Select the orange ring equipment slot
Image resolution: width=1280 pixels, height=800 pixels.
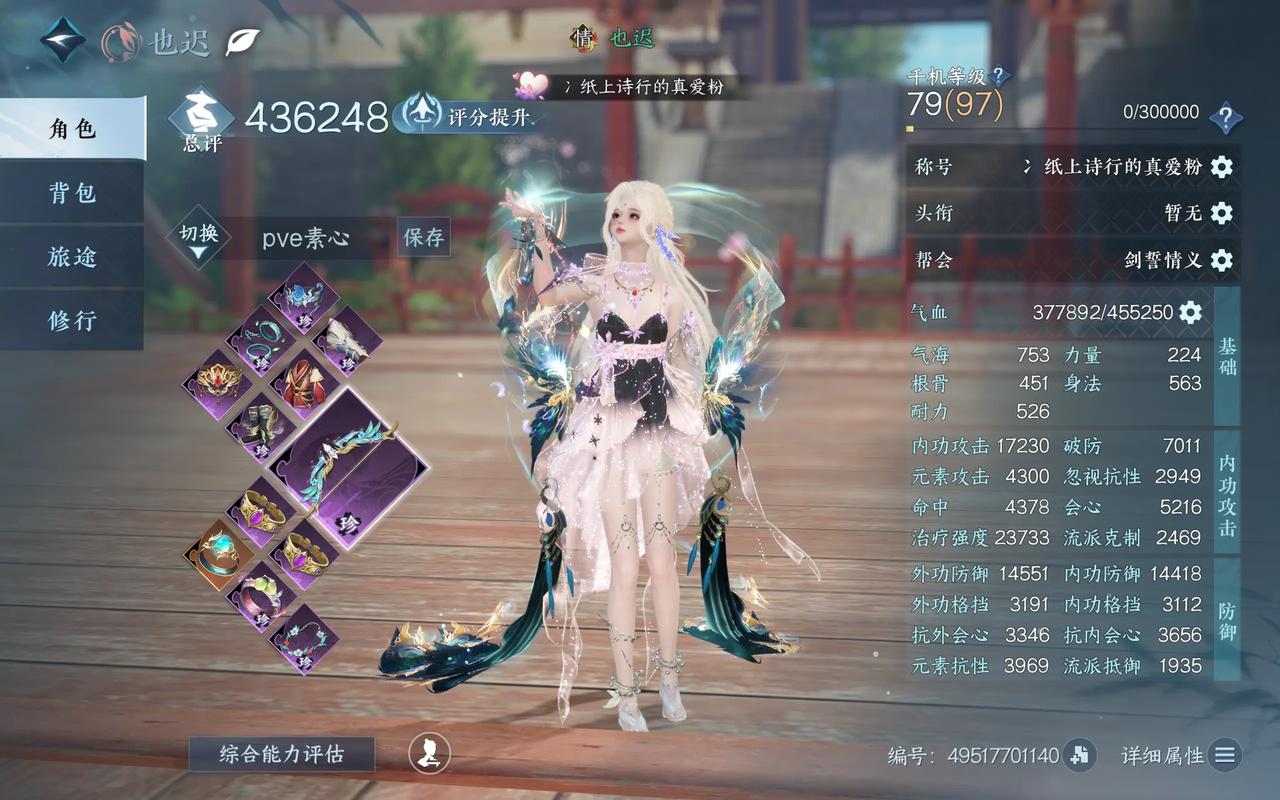click(x=218, y=553)
